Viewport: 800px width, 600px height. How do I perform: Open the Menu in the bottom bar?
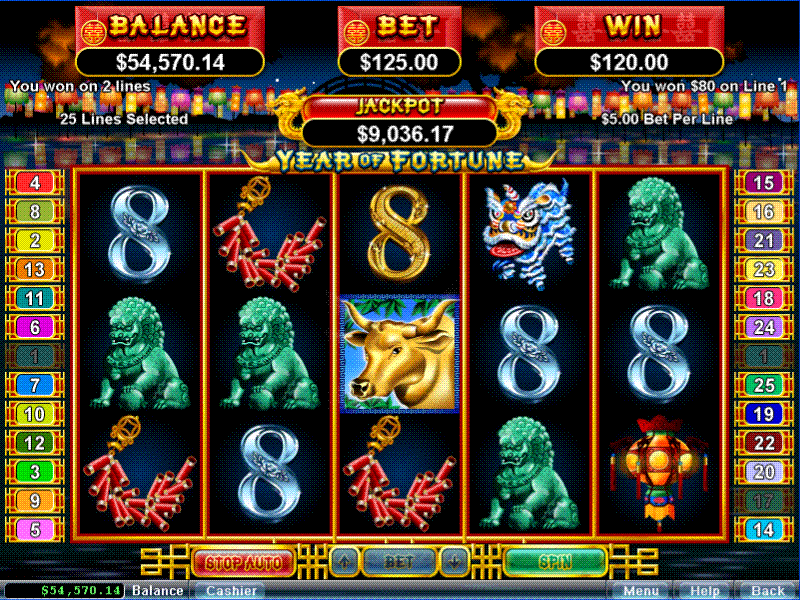(639, 591)
